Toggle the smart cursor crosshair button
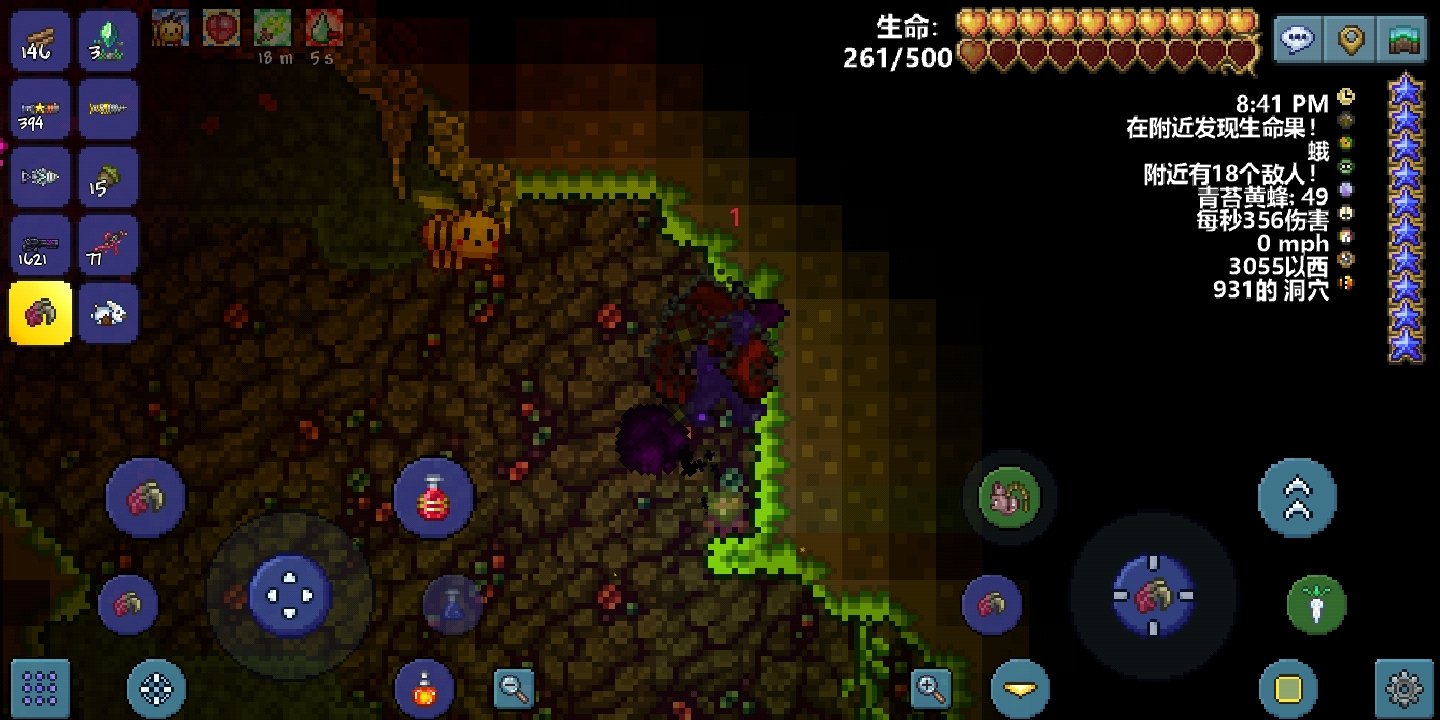Screen dimensions: 1440x720 [157, 689]
